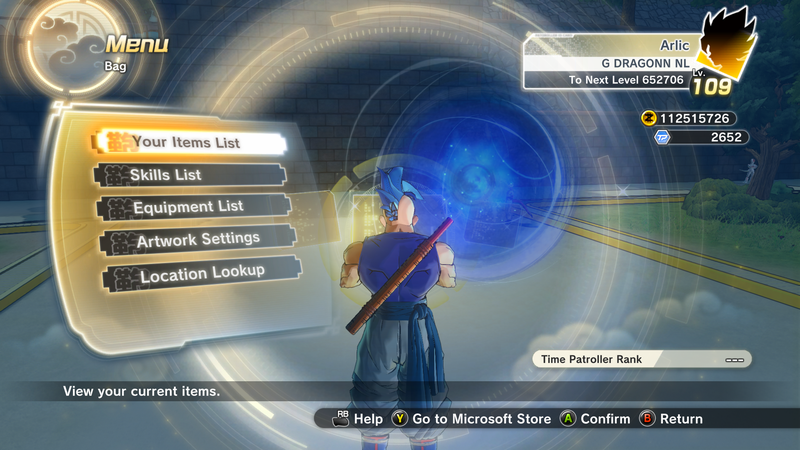This screenshot has width=800, height=450.
Task: Open Location Lookup
Action: coord(202,273)
